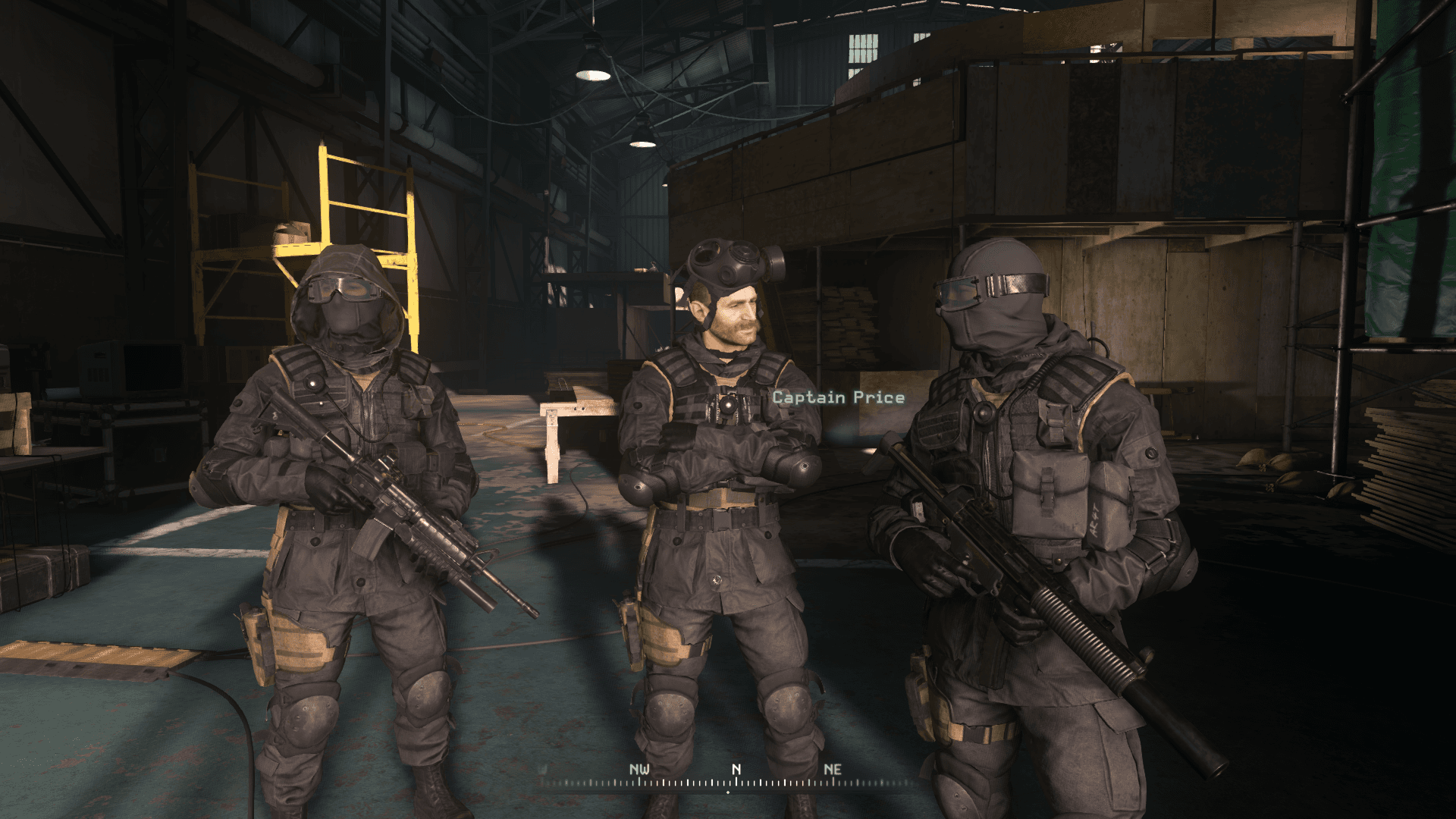Click the NW marker on the compass
The height and width of the screenshot is (819, 1456).
[x=639, y=768]
